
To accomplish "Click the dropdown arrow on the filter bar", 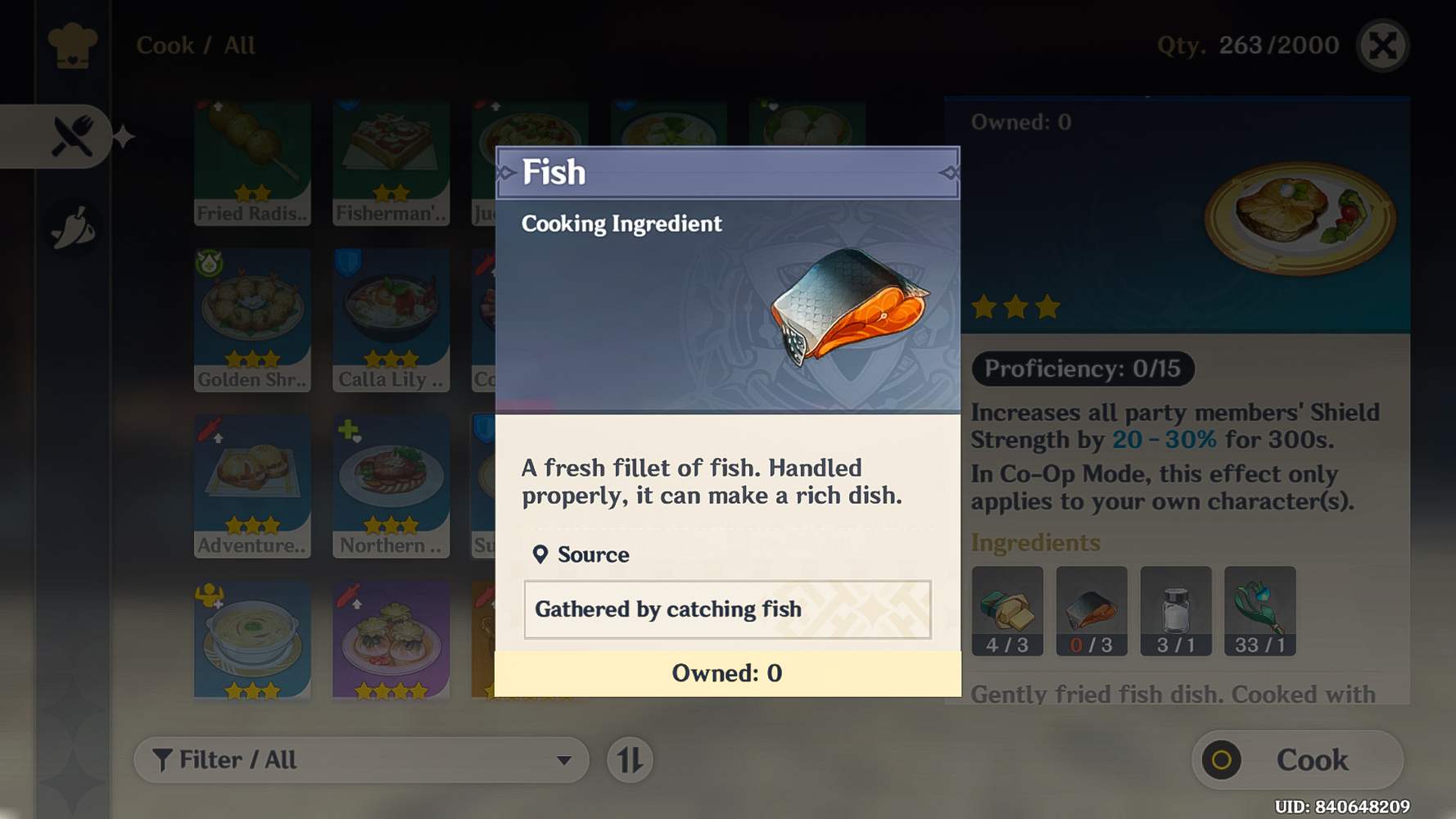I will pos(567,760).
